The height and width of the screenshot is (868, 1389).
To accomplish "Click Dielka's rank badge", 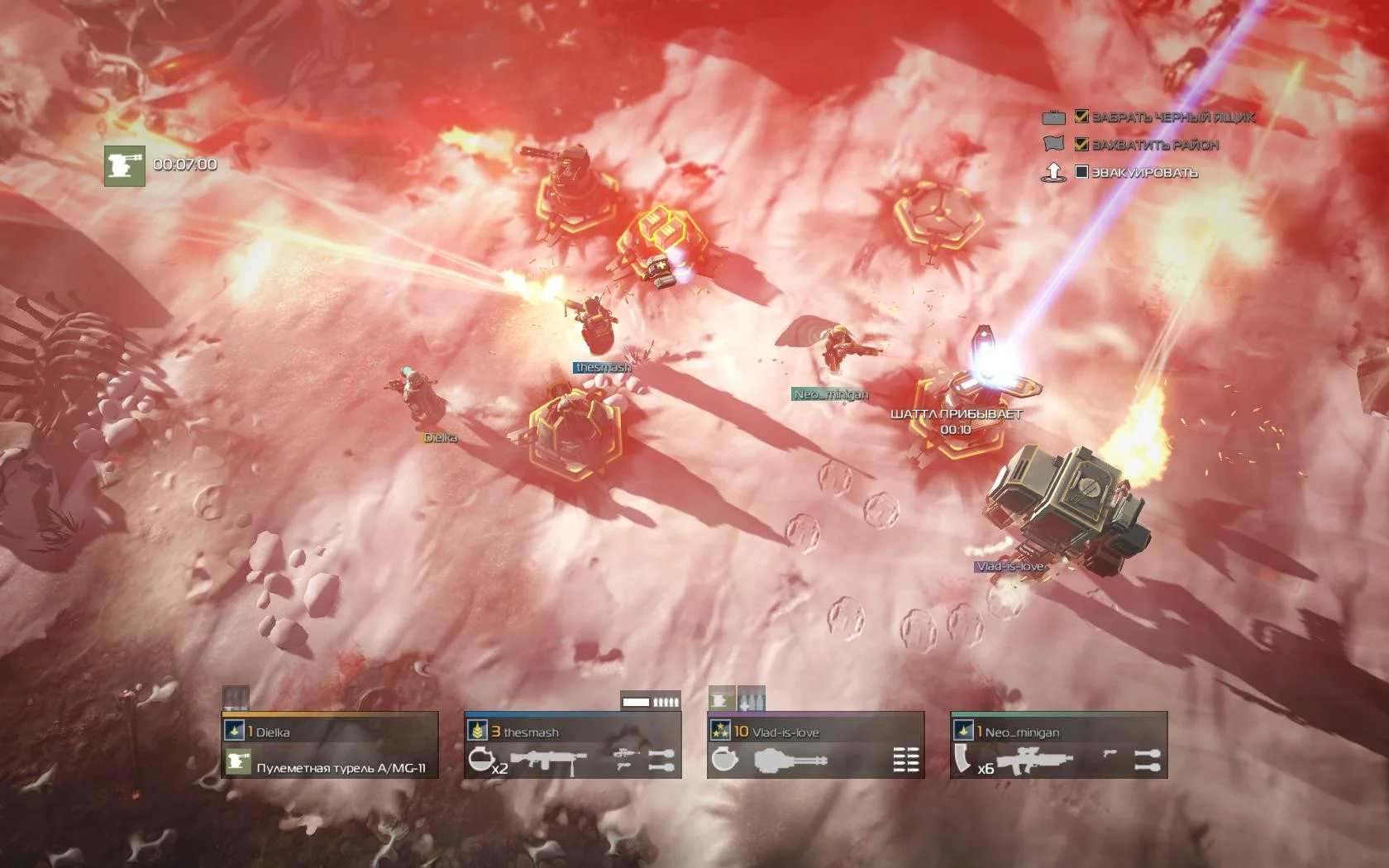I will (234, 731).
